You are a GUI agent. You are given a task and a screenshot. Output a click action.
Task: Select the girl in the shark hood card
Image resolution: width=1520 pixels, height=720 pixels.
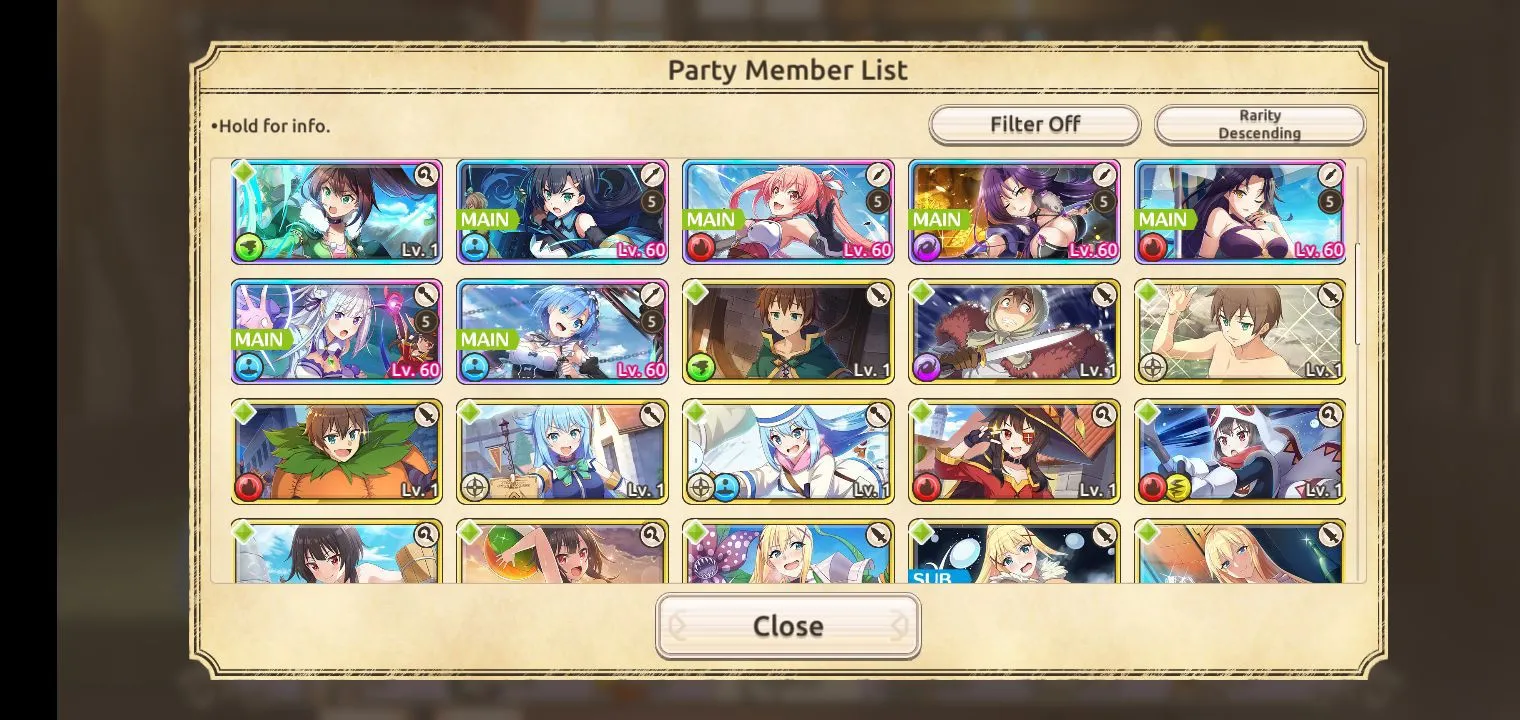tap(1240, 451)
